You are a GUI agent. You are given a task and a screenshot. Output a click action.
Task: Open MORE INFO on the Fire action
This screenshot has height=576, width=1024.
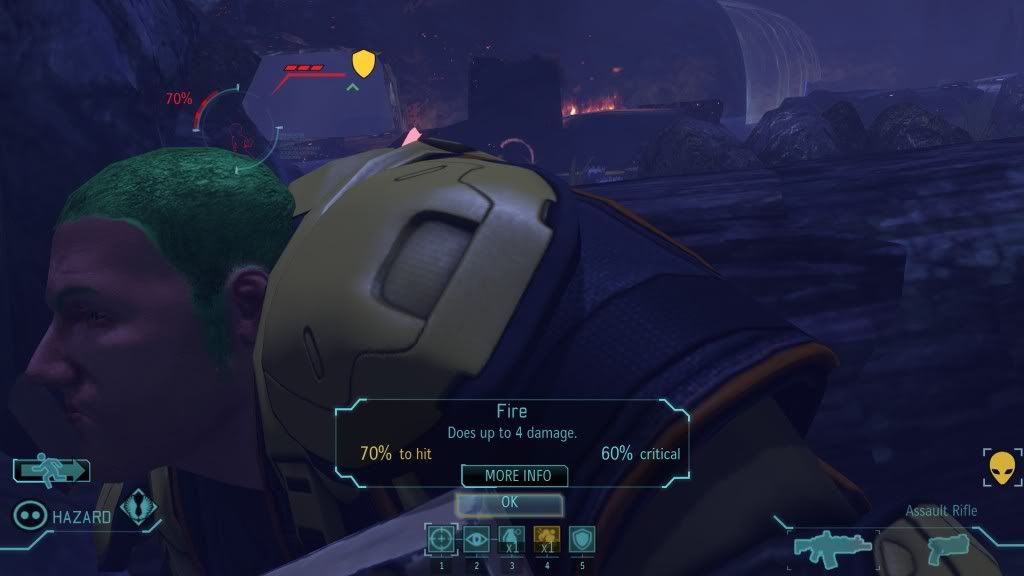(514, 476)
